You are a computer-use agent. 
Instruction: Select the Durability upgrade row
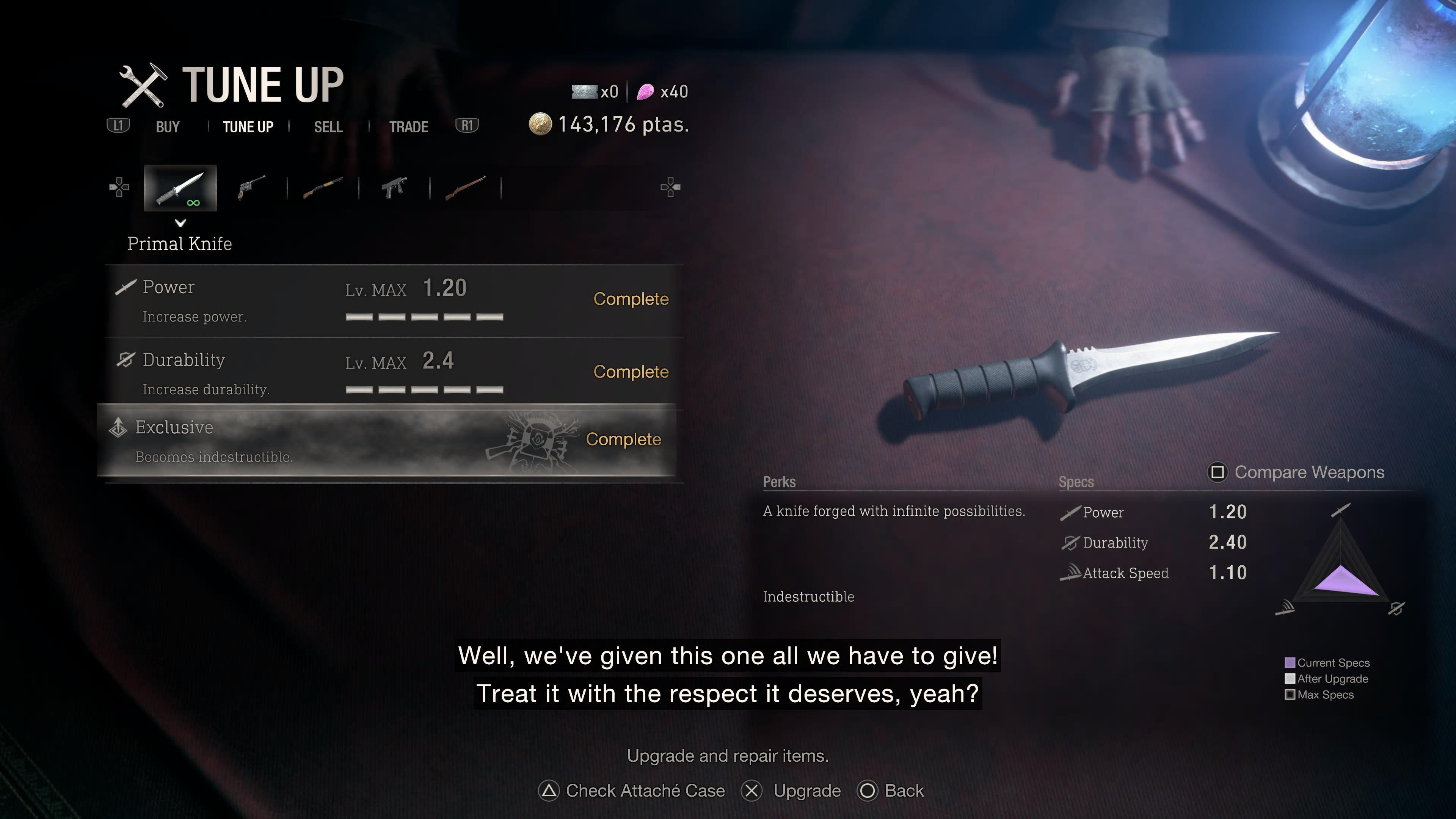pyautogui.click(x=394, y=373)
